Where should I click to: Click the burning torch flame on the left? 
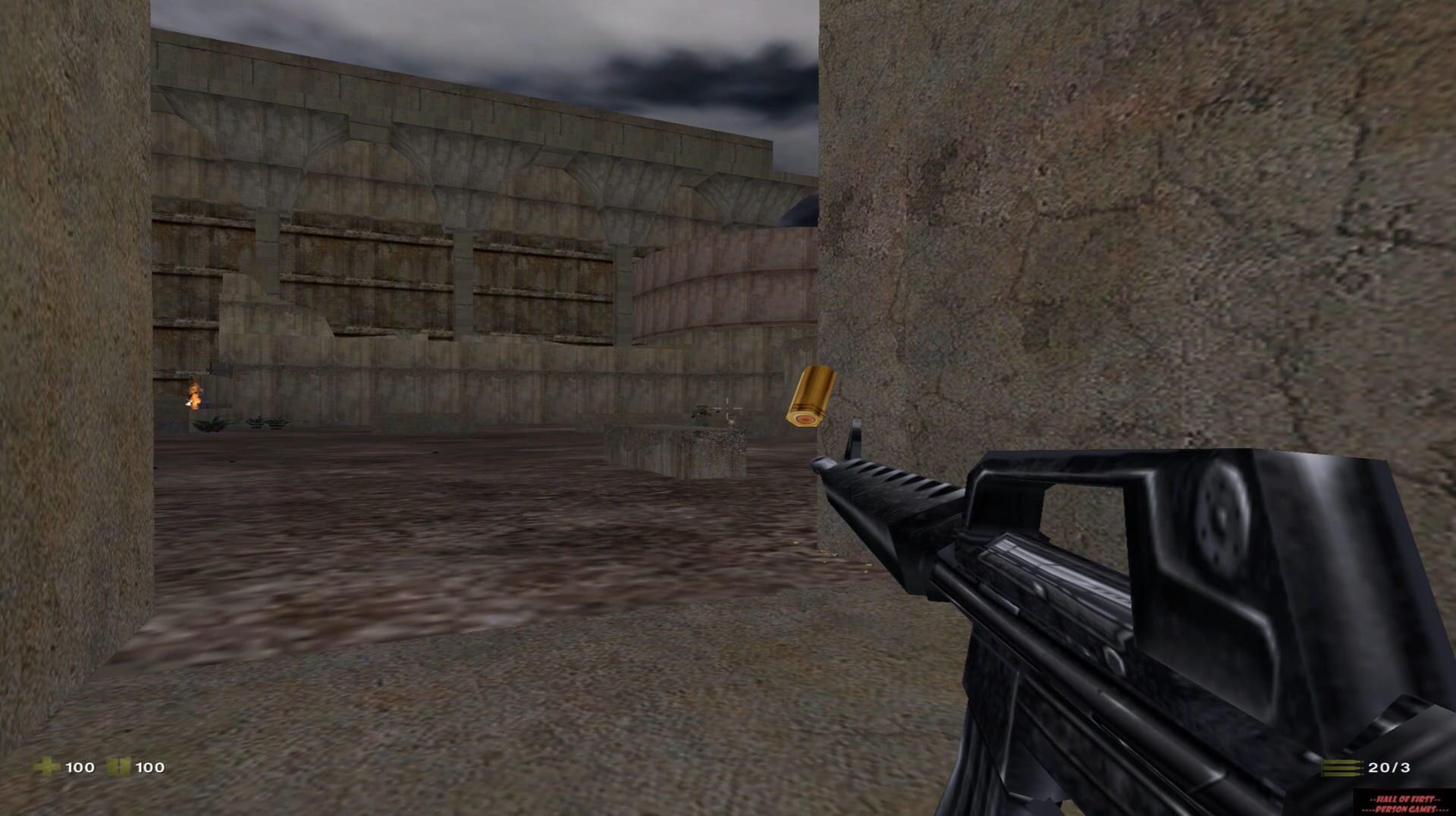click(x=194, y=393)
